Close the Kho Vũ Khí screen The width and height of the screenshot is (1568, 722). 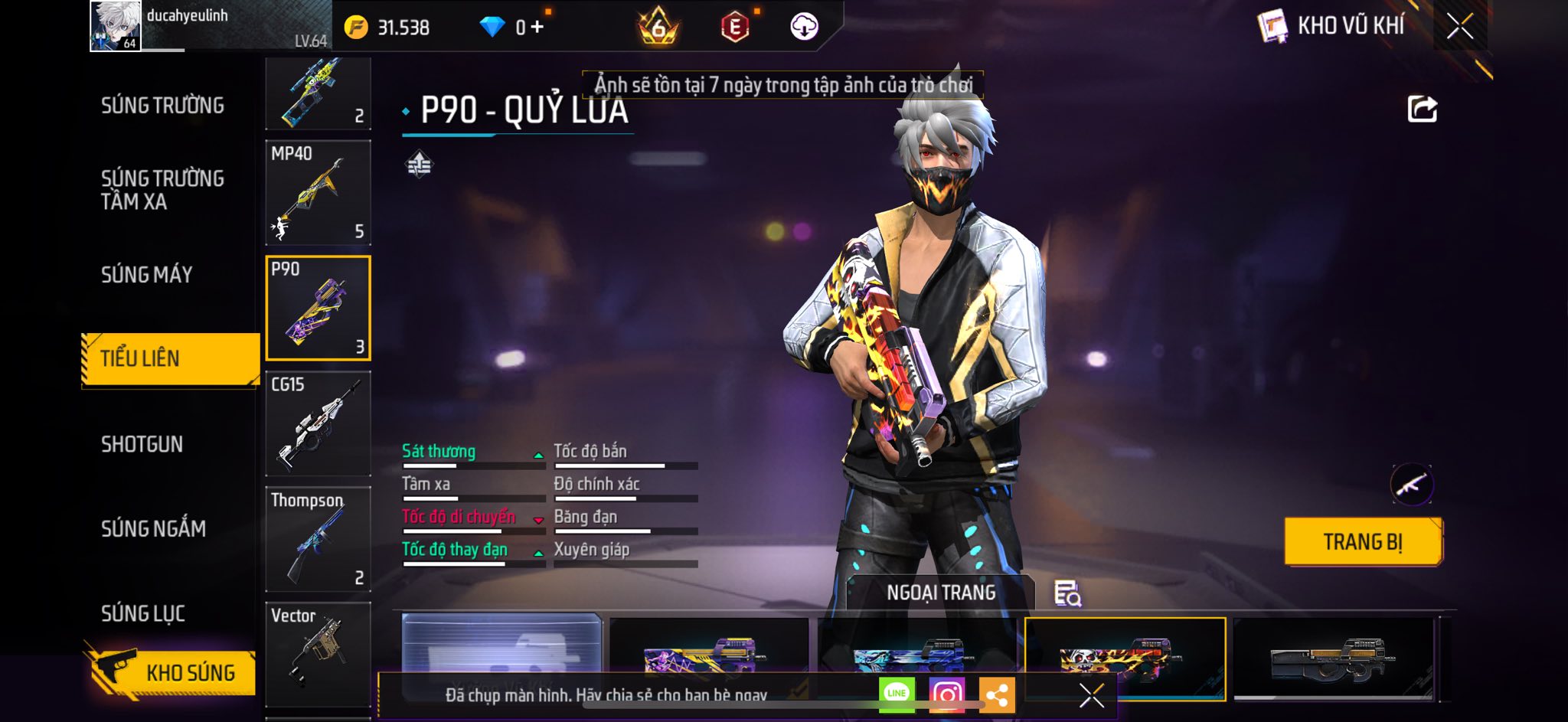coord(1460,27)
